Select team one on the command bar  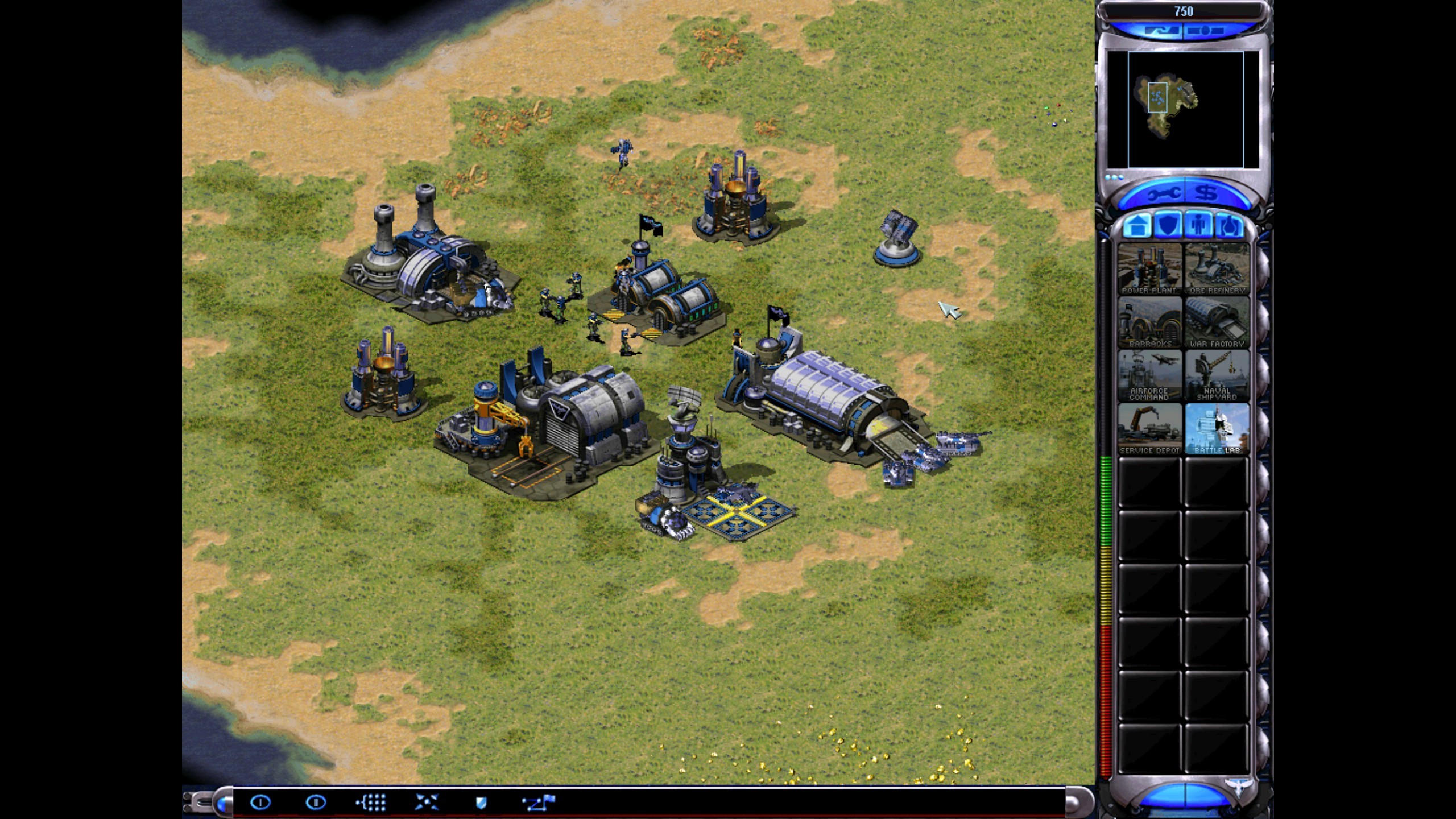click(260, 803)
